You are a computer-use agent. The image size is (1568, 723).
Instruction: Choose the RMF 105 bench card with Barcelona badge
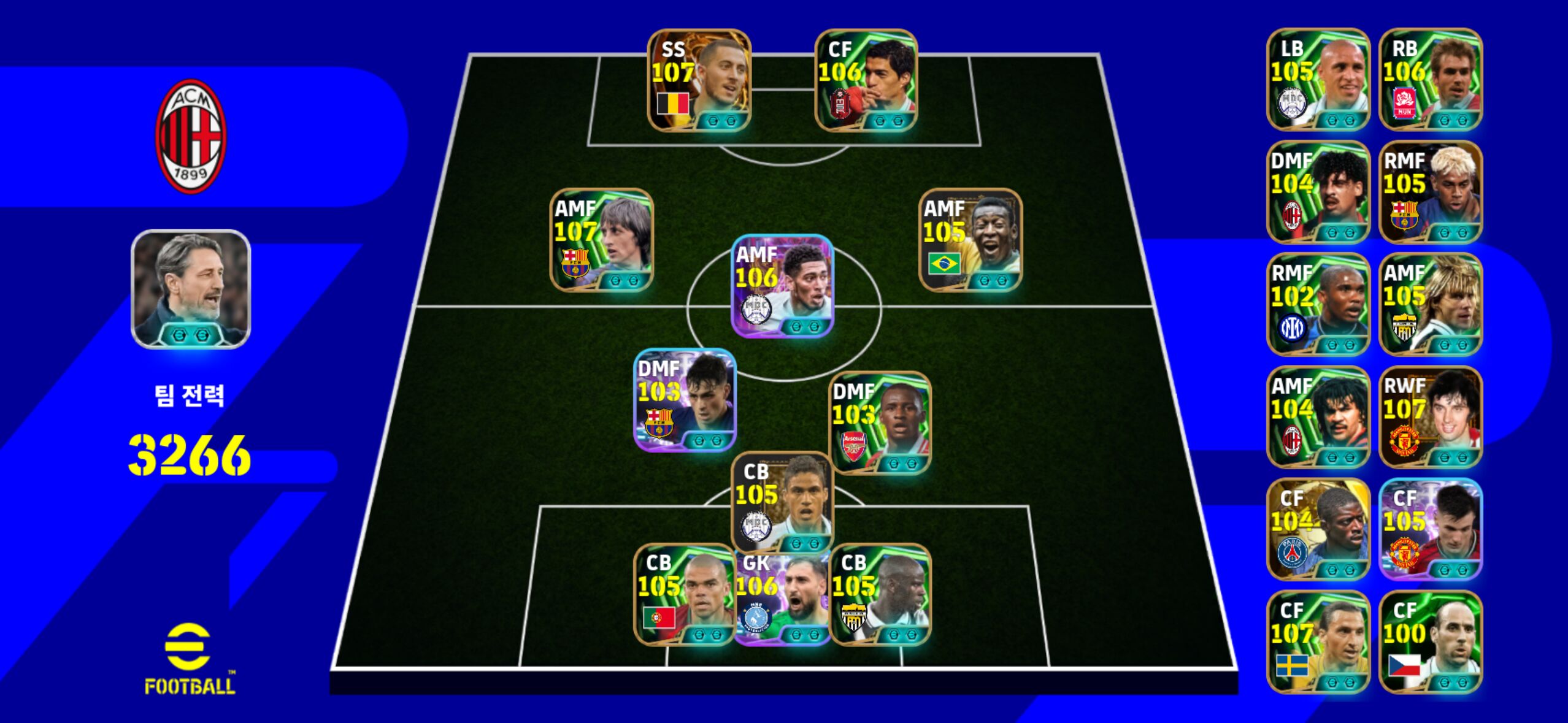pos(1431,192)
